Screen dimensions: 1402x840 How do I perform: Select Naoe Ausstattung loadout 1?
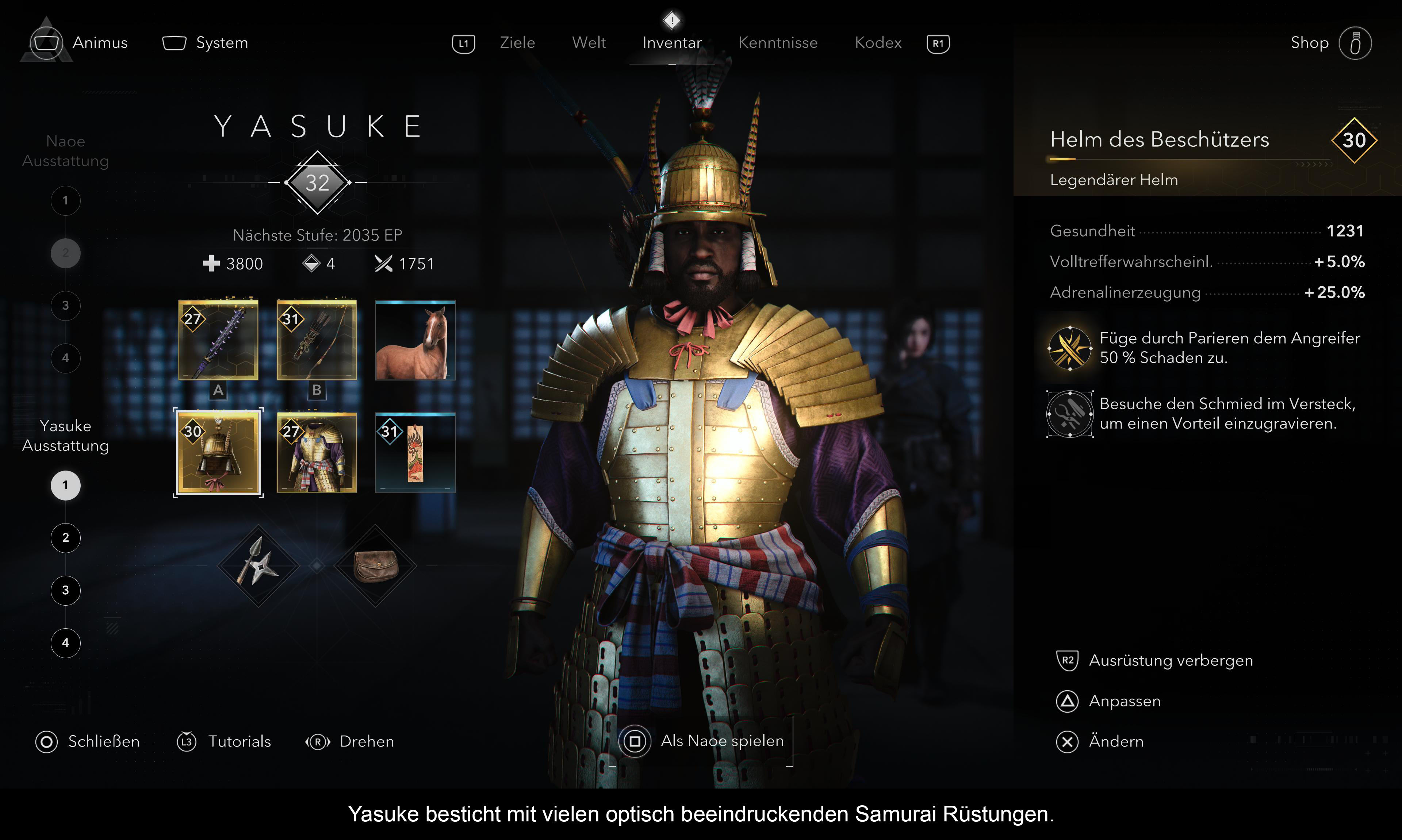[66, 200]
